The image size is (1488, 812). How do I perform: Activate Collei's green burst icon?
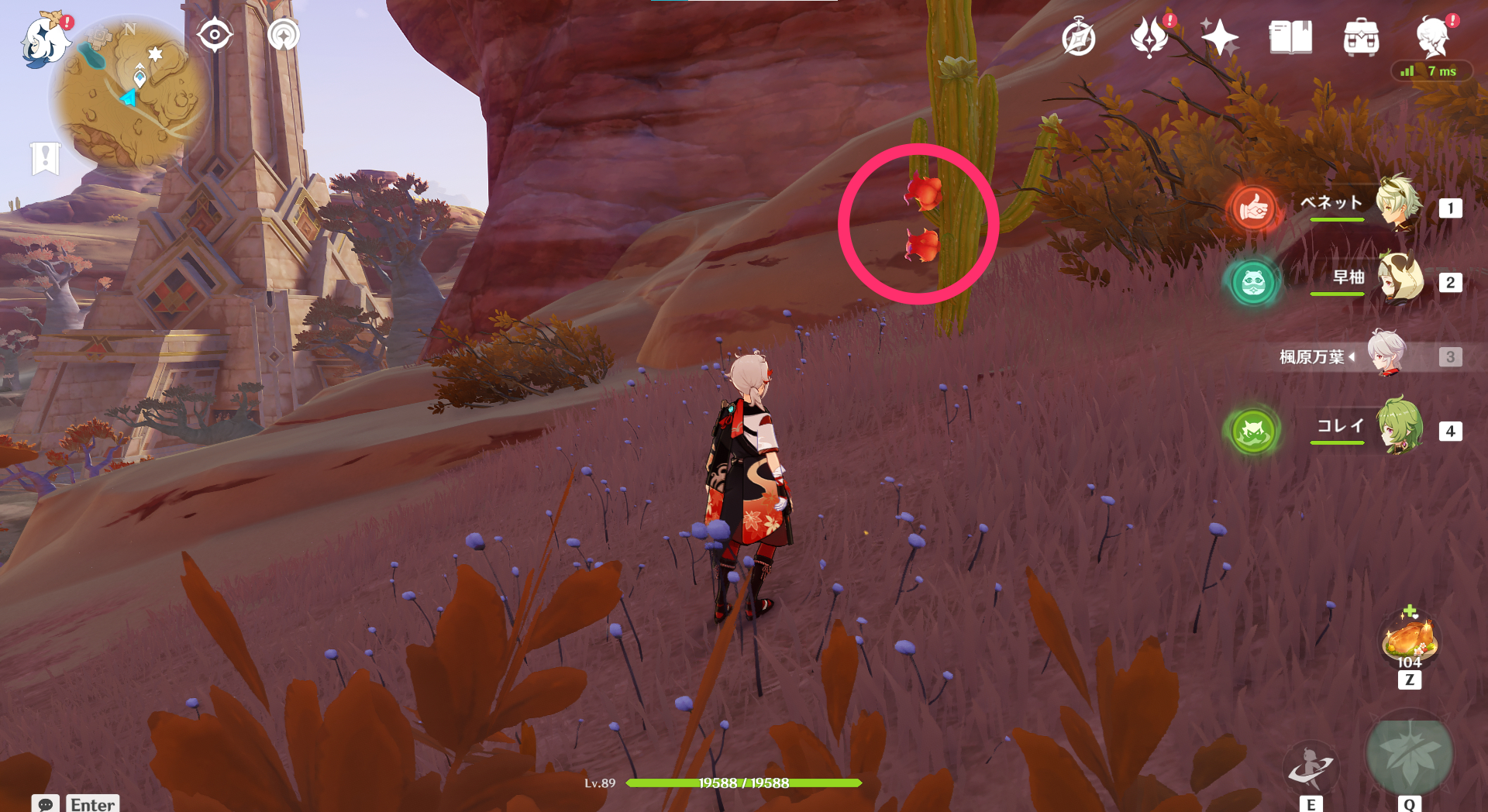click(1252, 432)
